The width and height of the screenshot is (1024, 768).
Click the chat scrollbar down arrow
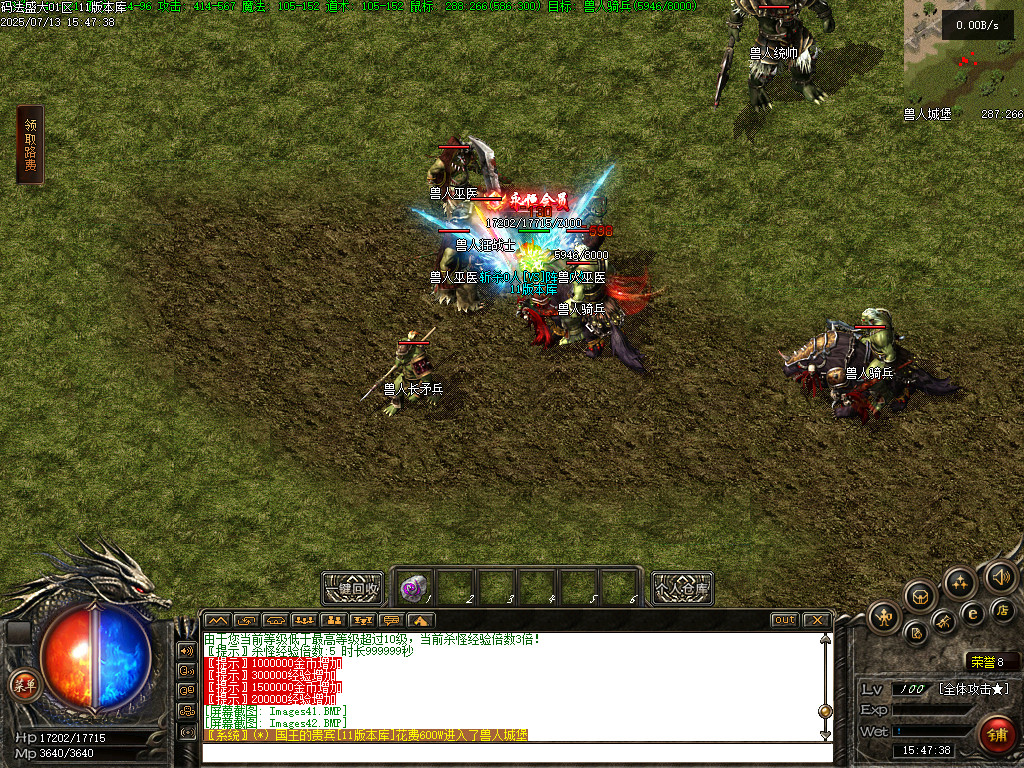(x=825, y=736)
